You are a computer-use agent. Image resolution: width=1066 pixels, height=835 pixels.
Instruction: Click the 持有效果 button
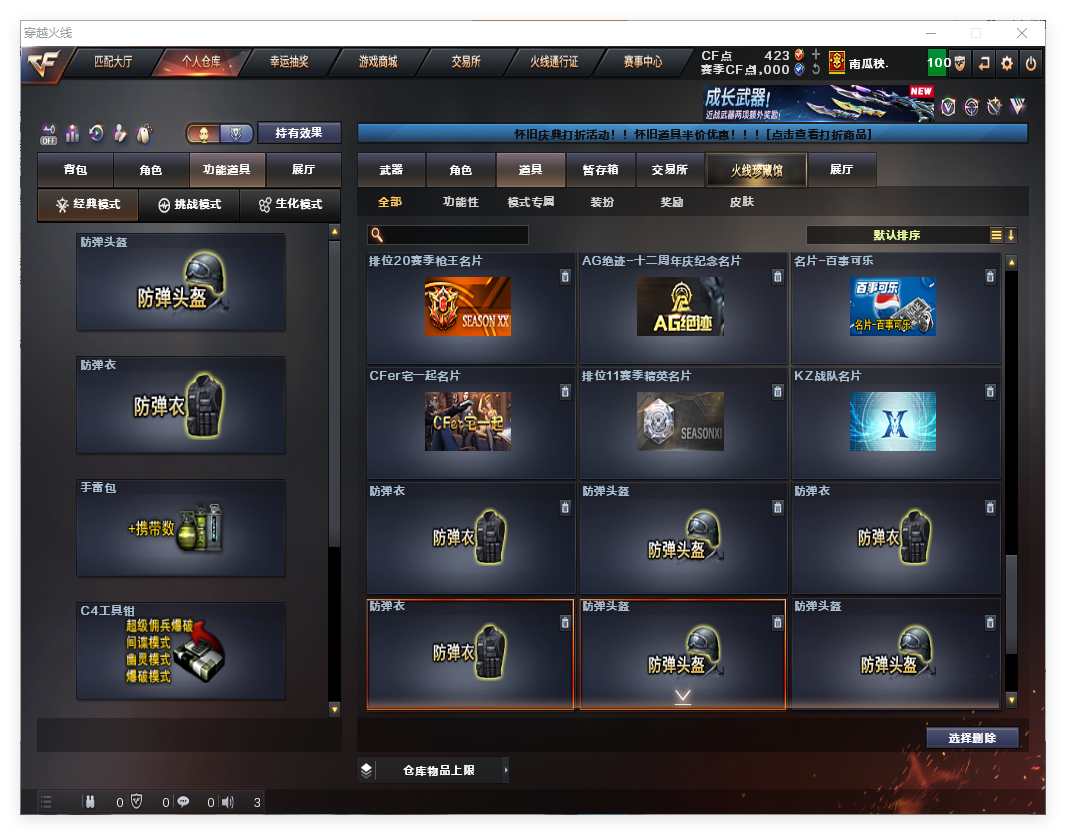tap(299, 133)
